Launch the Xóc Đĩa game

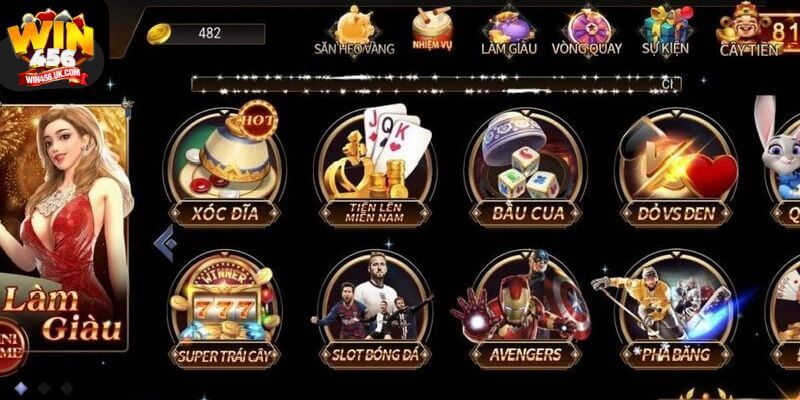(x=224, y=165)
